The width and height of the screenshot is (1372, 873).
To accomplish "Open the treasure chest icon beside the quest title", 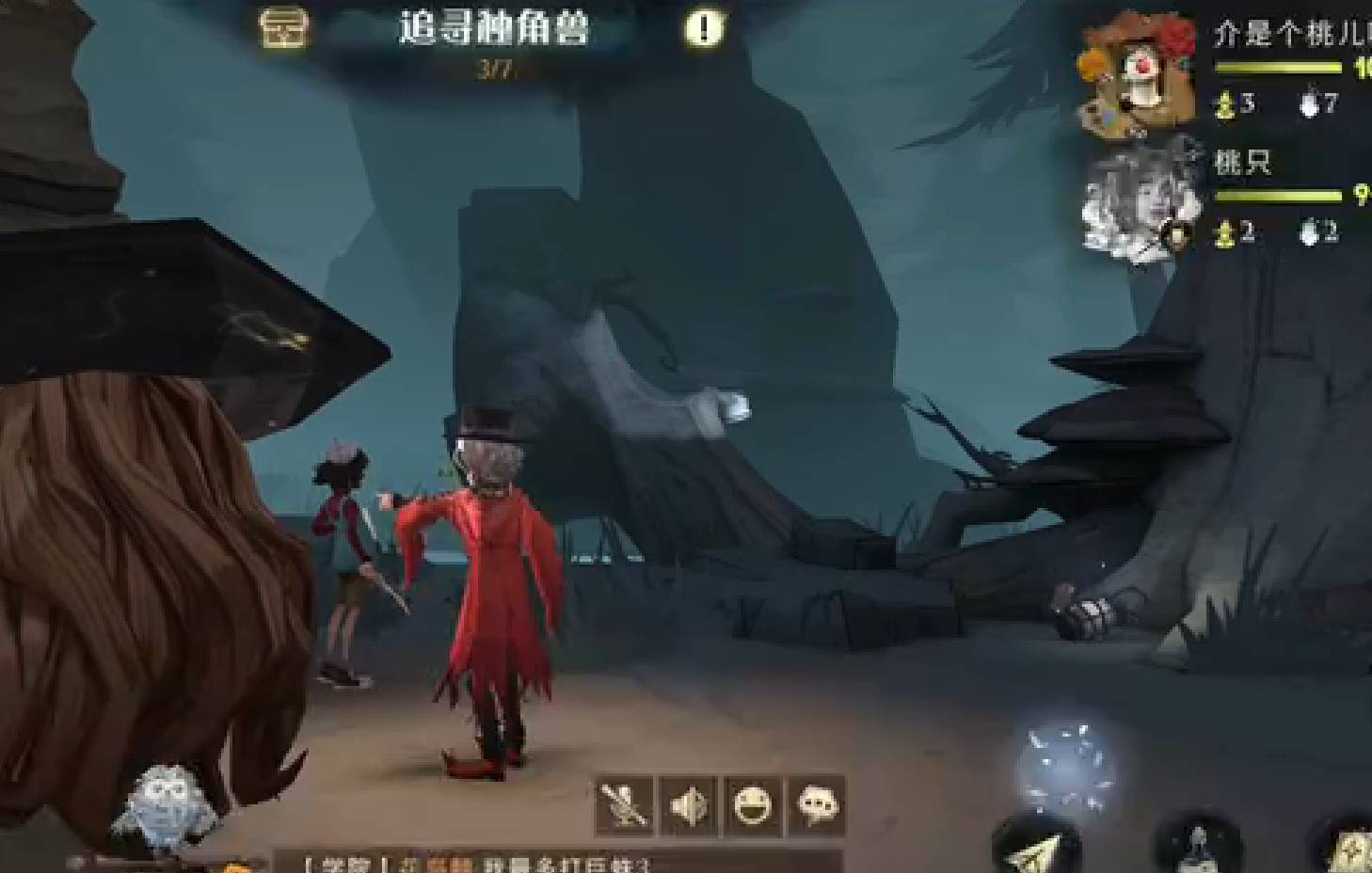I will click(281, 27).
